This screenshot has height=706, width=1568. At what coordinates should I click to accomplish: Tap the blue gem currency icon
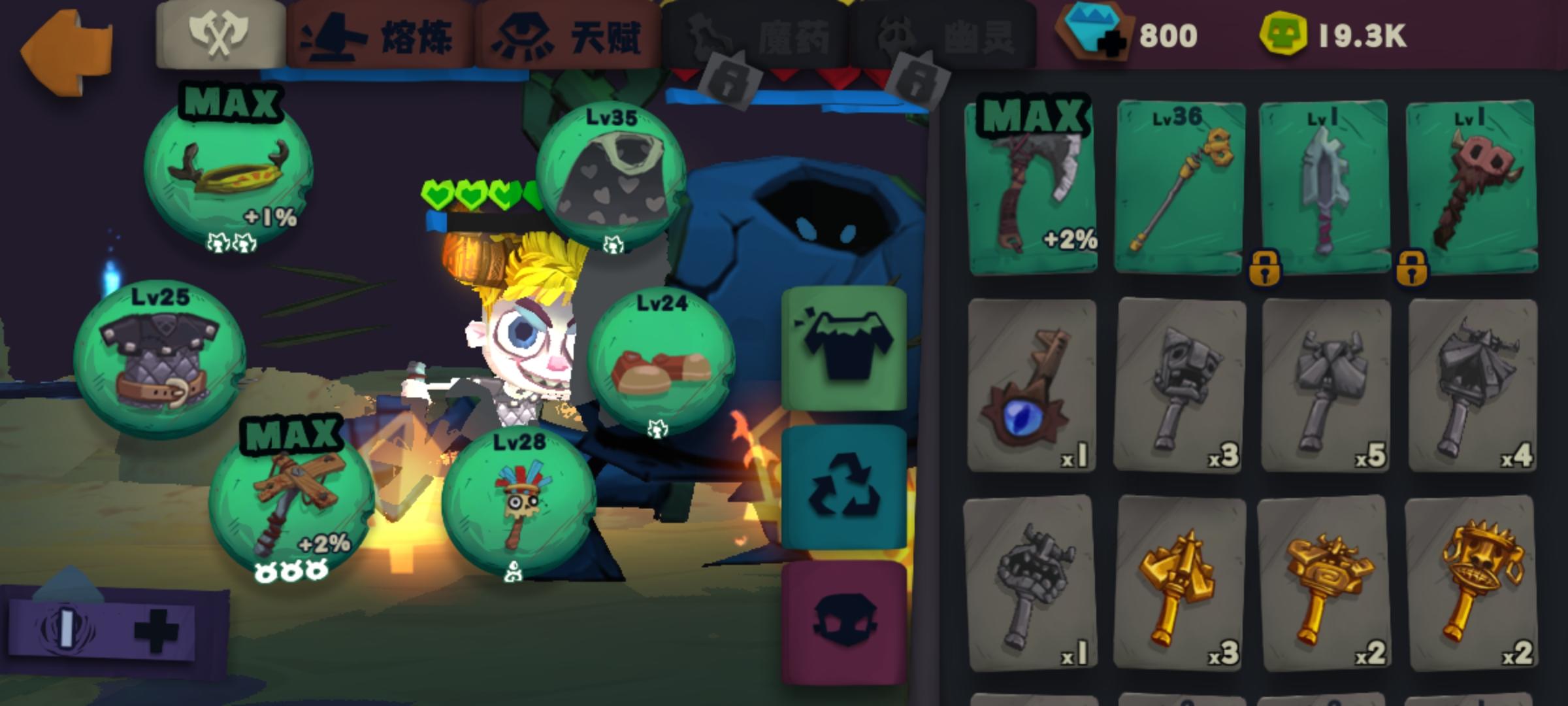point(1091,33)
